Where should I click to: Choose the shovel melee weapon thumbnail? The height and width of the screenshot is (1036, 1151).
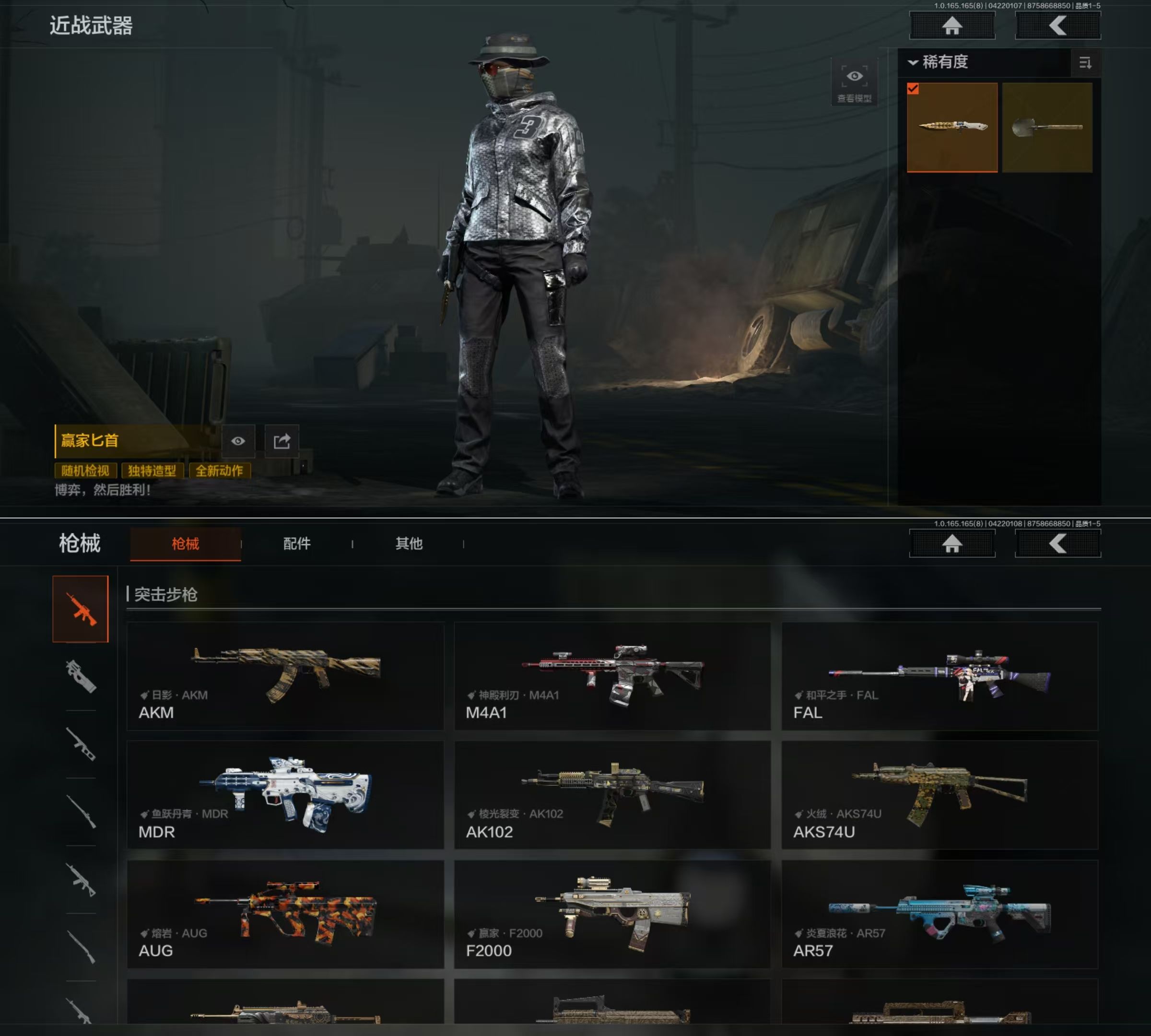coord(1047,127)
